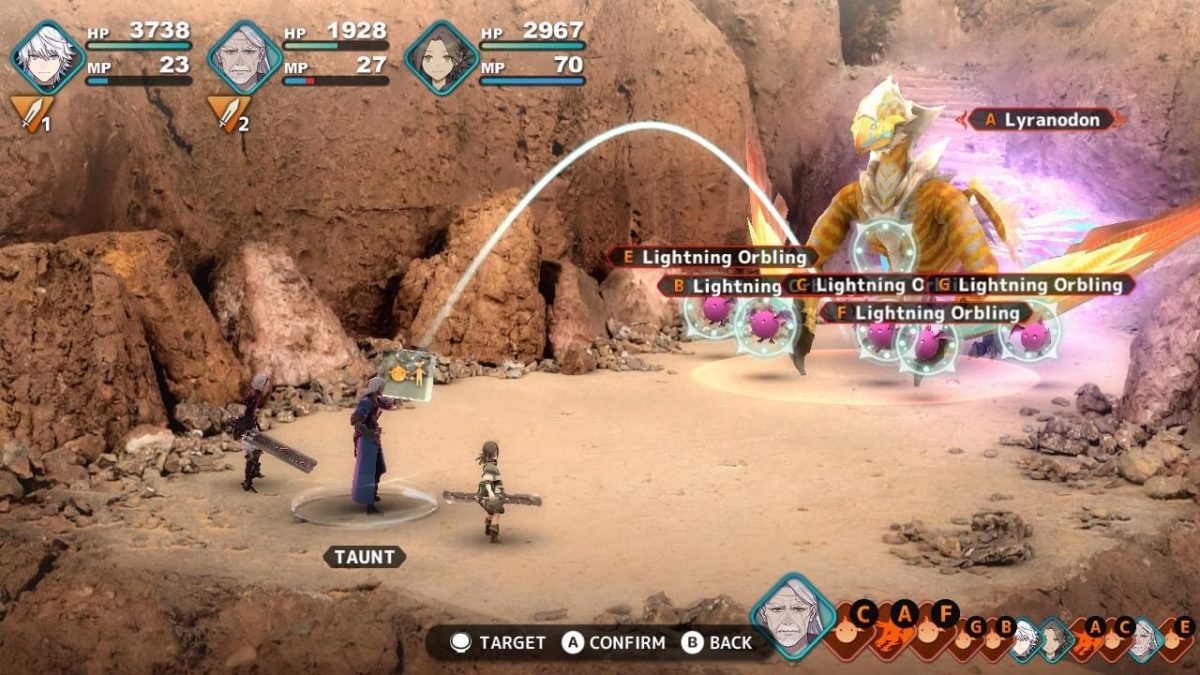
Task: Choose the dark-haired woman's party portrait
Action: click(441, 58)
